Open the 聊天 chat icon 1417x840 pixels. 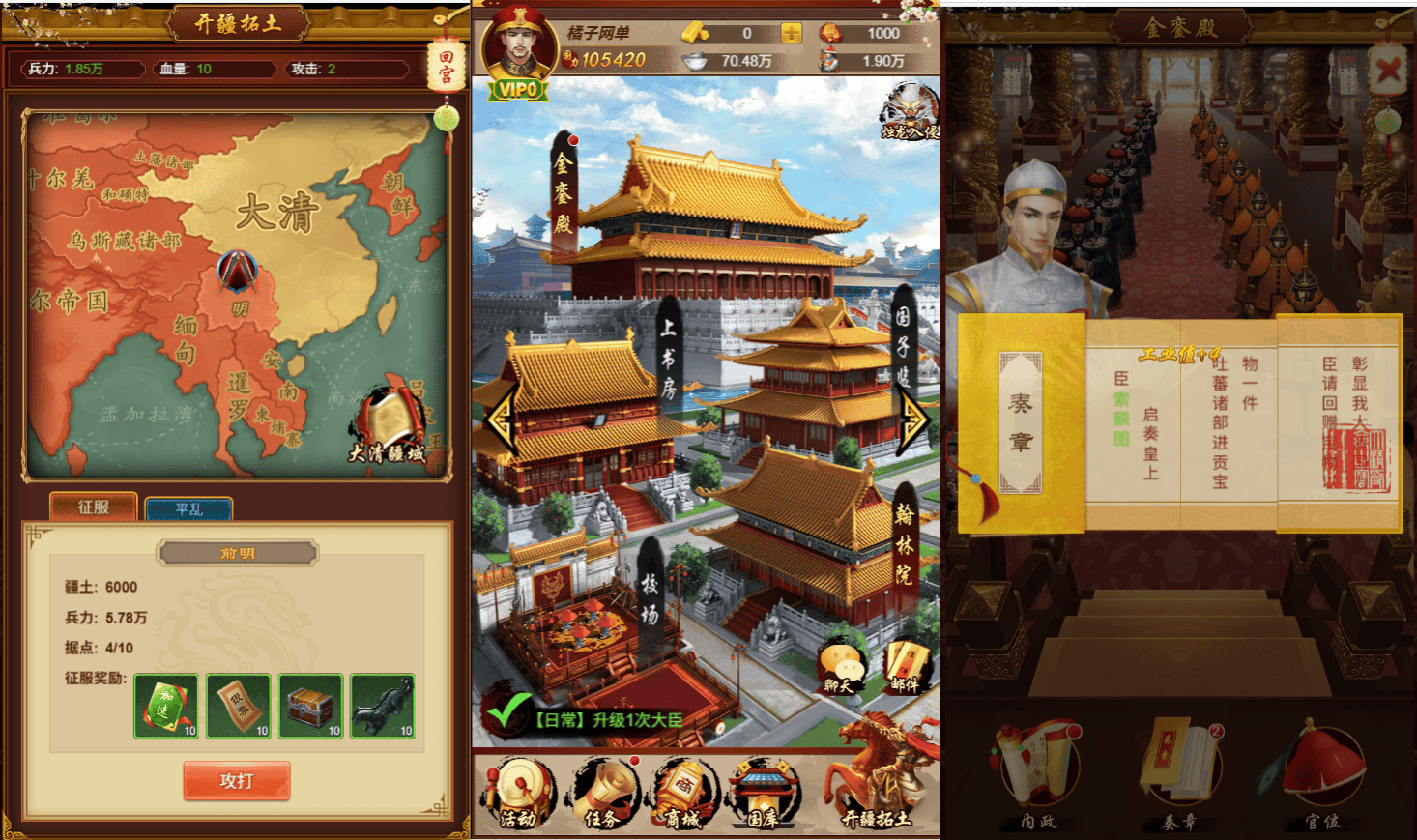840,669
